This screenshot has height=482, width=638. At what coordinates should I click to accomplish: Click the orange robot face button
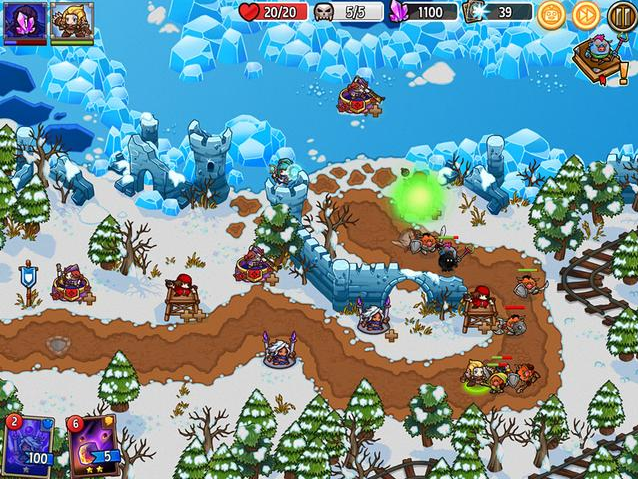coord(551,15)
